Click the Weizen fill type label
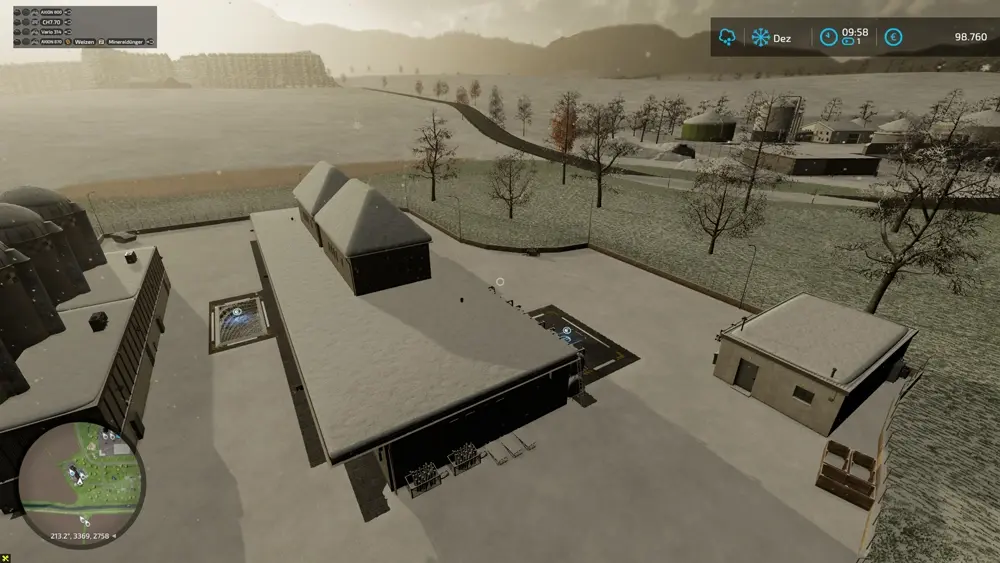This screenshot has width=1000, height=563. pos(83,42)
